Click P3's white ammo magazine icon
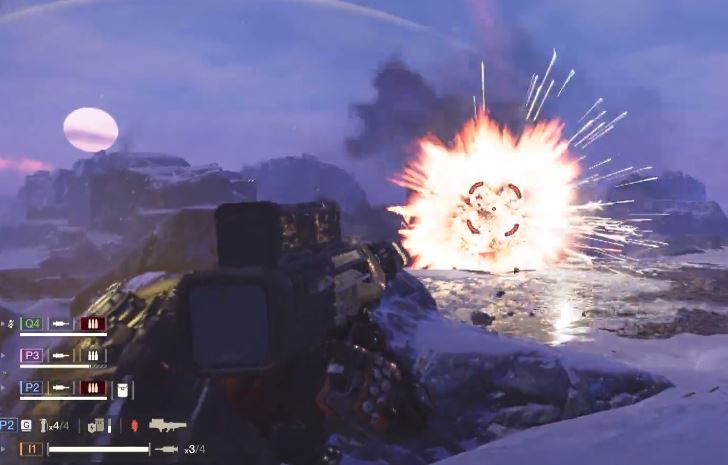 93,355
